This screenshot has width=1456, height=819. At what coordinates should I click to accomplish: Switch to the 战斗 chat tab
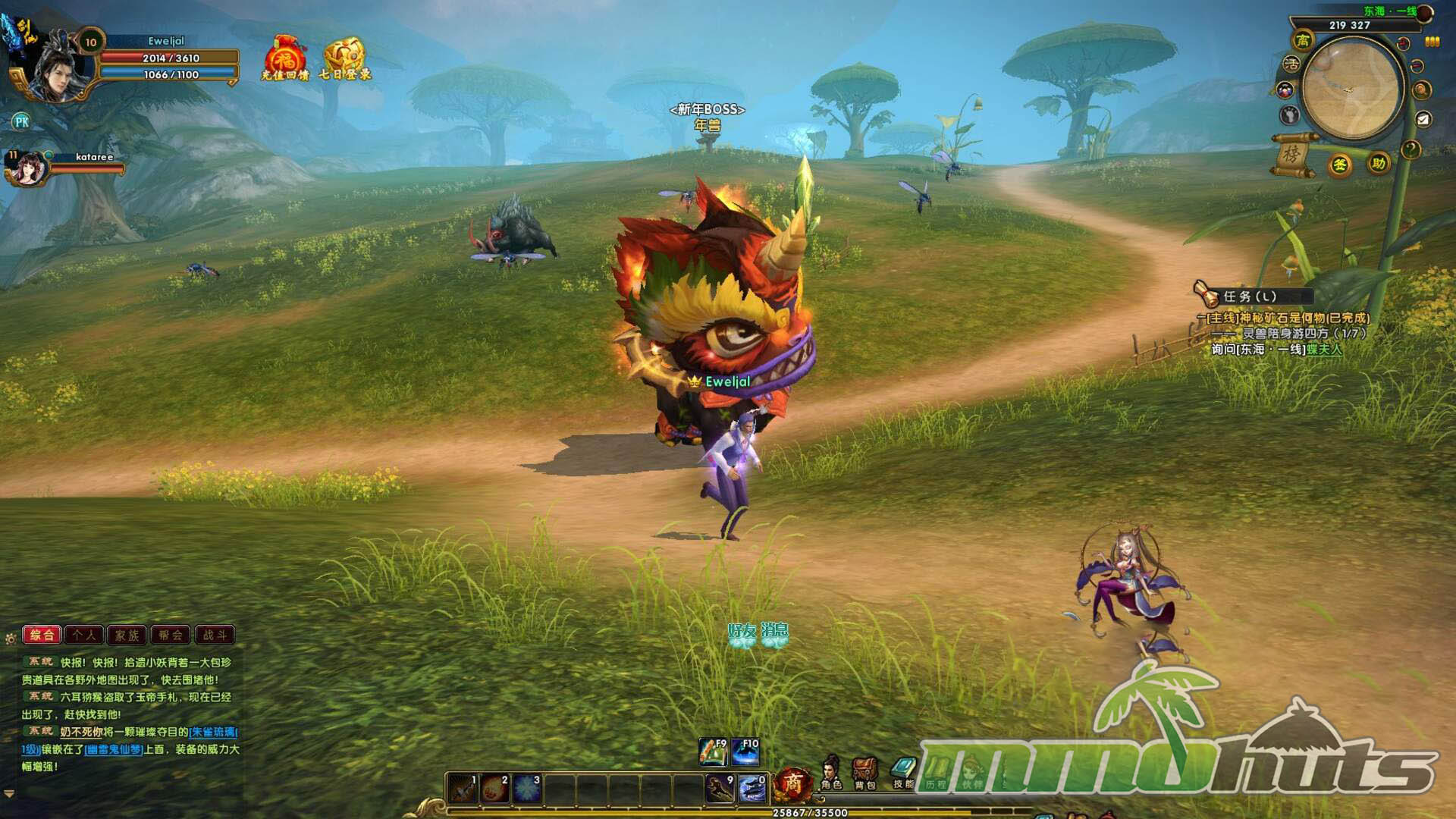pyautogui.click(x=215, y=635)
